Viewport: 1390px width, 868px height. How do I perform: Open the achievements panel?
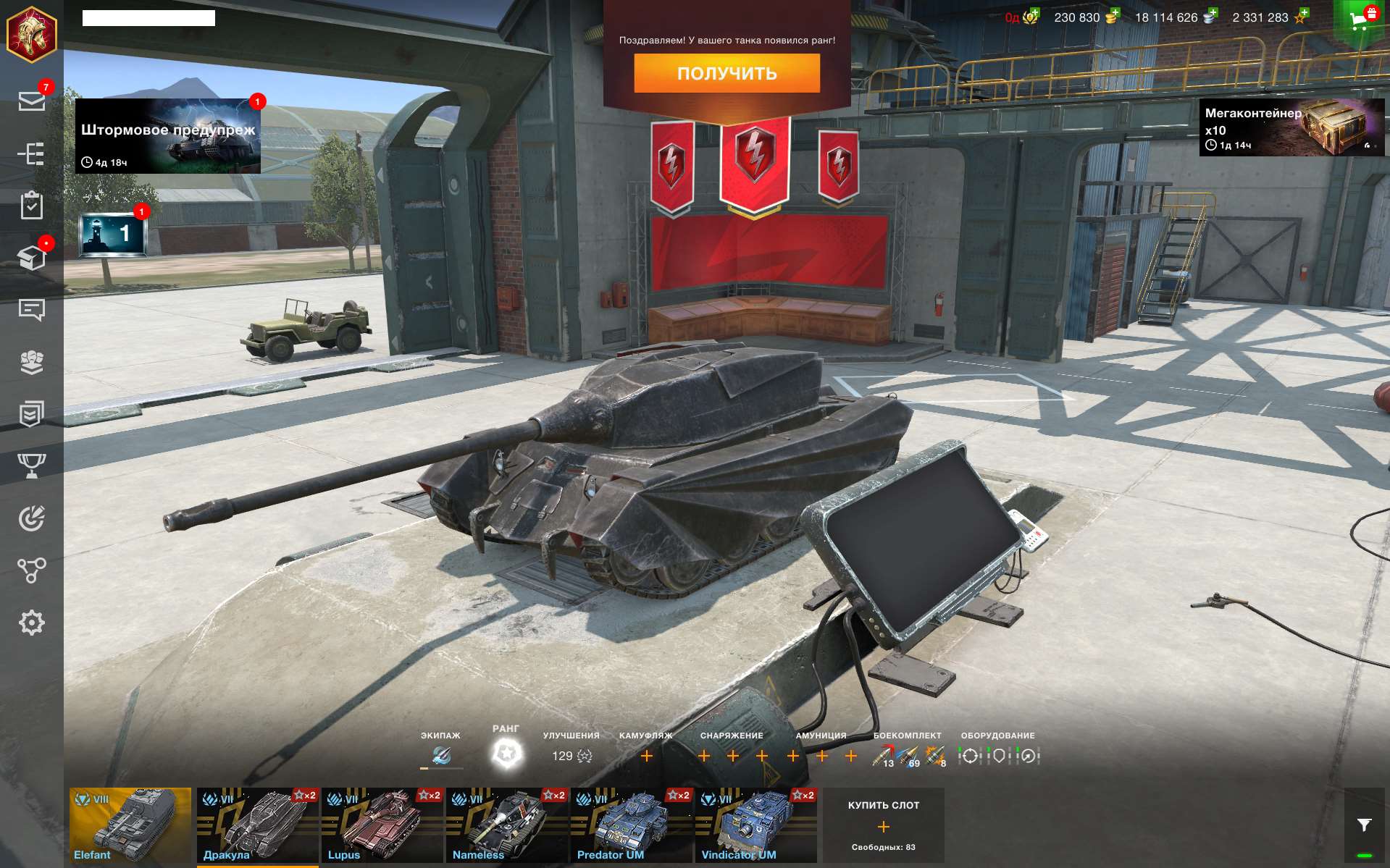point(32,414)
